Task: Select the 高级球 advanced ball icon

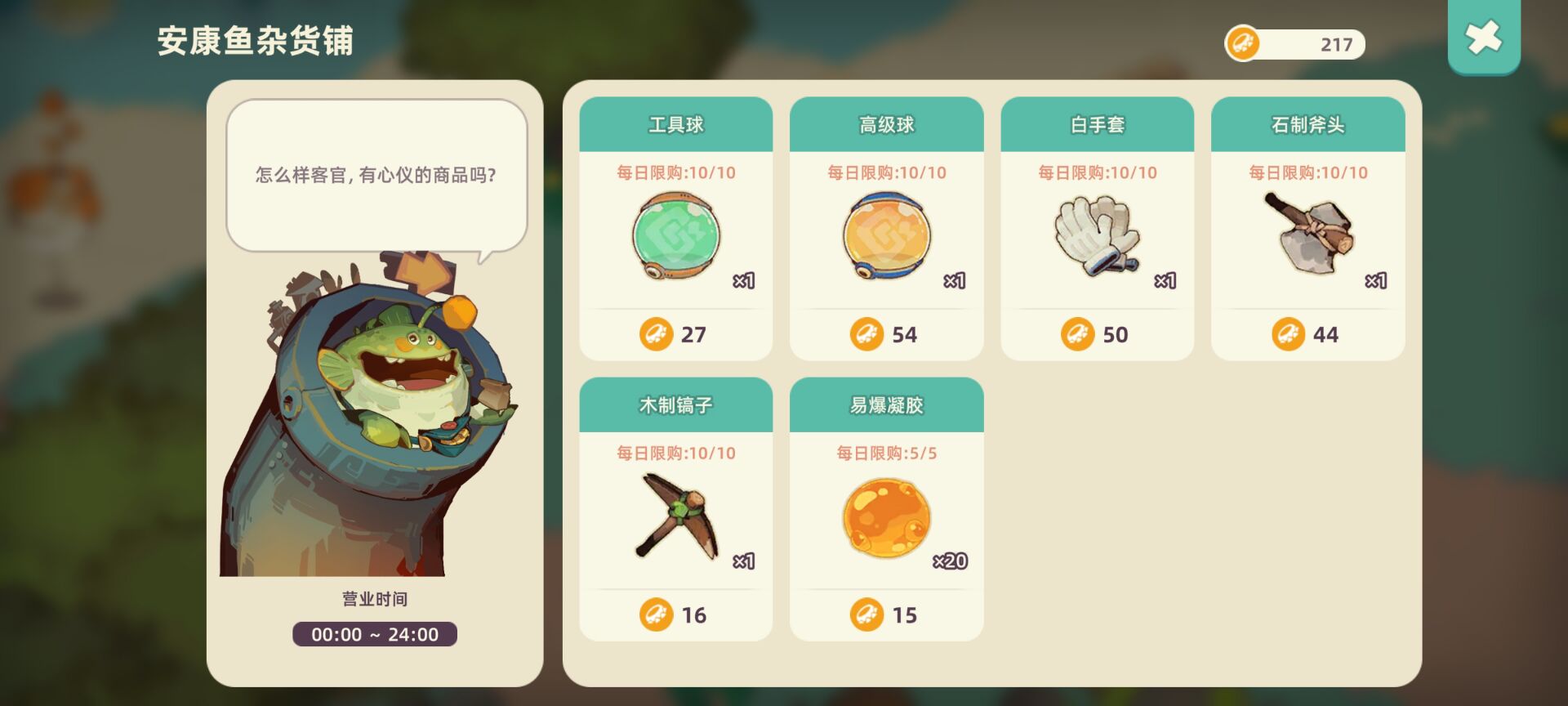Action: pos(886,238)
